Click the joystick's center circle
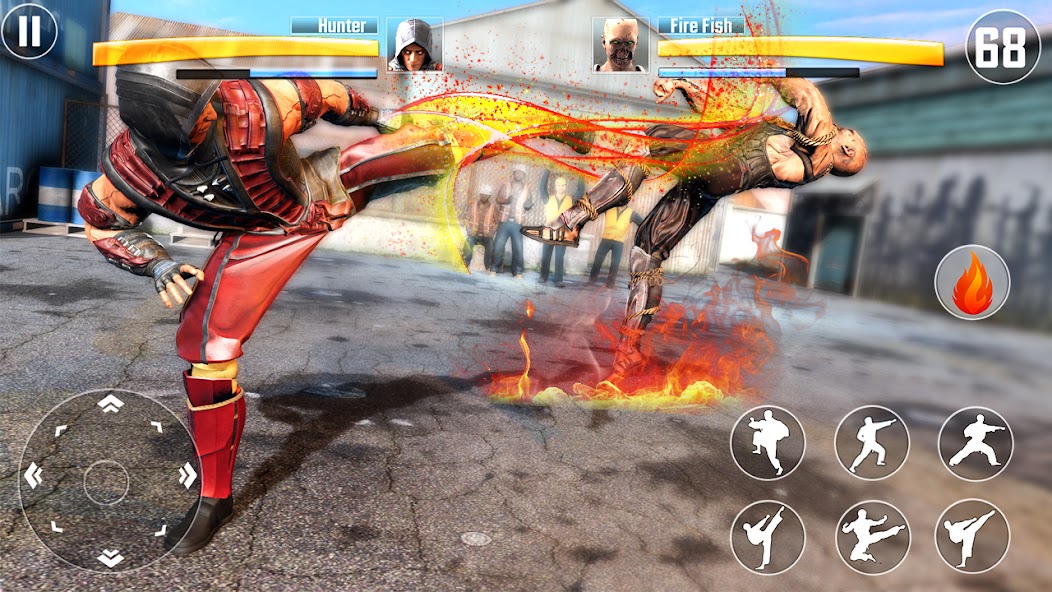 click(107, 482)
